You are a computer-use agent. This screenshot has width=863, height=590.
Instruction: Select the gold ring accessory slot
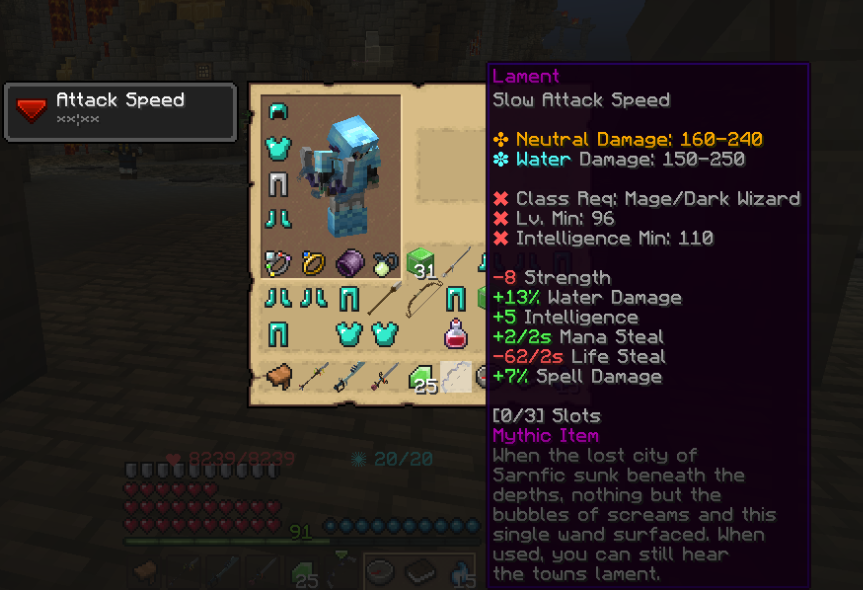[x=313, y=263]
